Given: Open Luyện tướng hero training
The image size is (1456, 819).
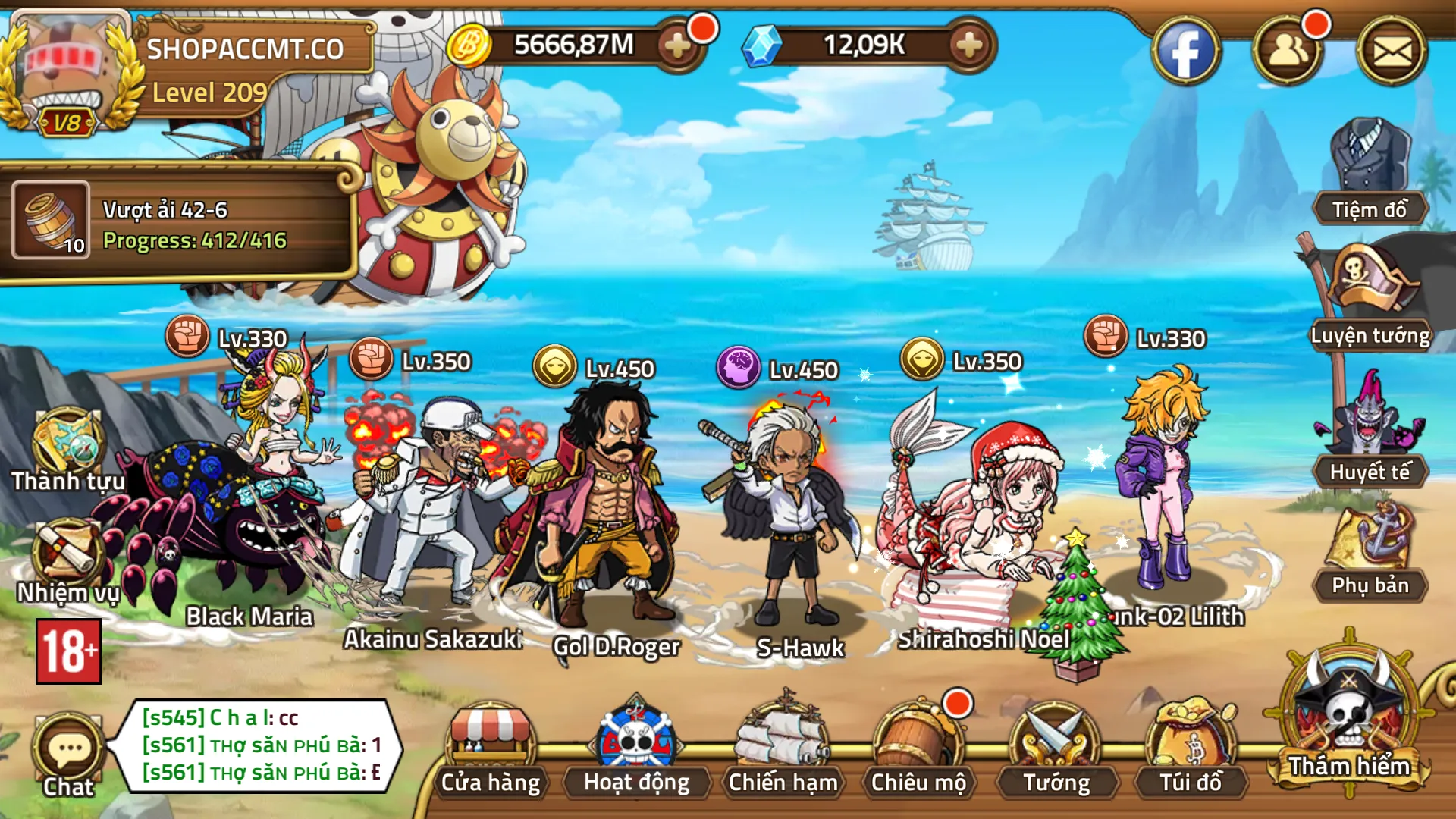Looking at the screenshot, I should click(x=1370, y=297).
